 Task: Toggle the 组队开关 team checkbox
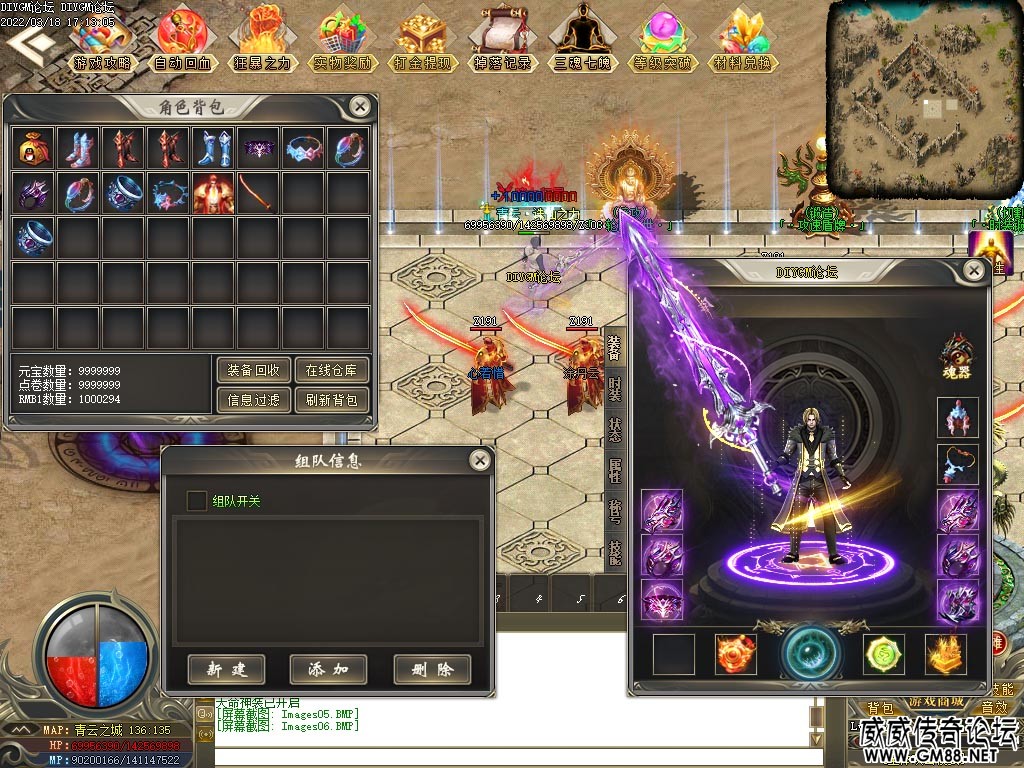(198, 500)
